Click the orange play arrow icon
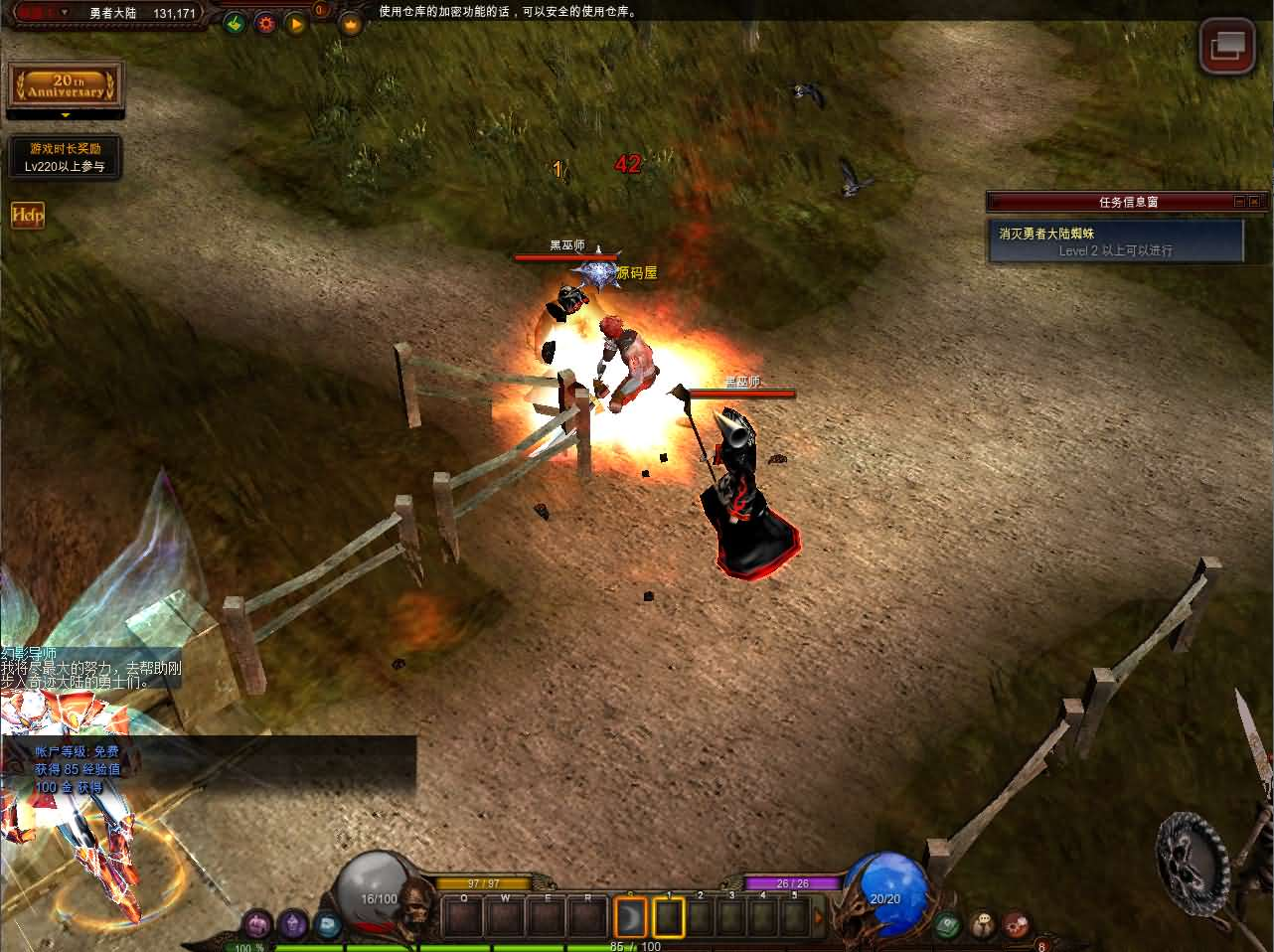Viewport: 1274px width, 952px height. (295, 22)
